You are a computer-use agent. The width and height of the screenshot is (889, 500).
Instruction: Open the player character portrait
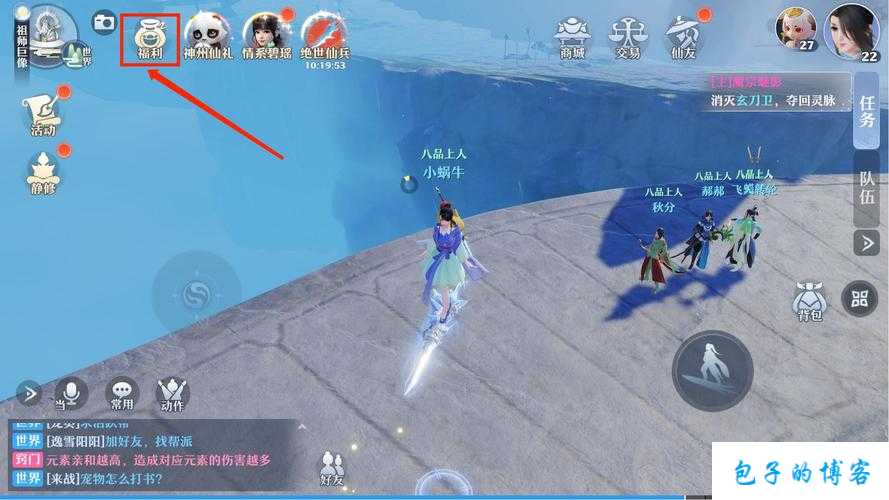[x=852, y=30]
